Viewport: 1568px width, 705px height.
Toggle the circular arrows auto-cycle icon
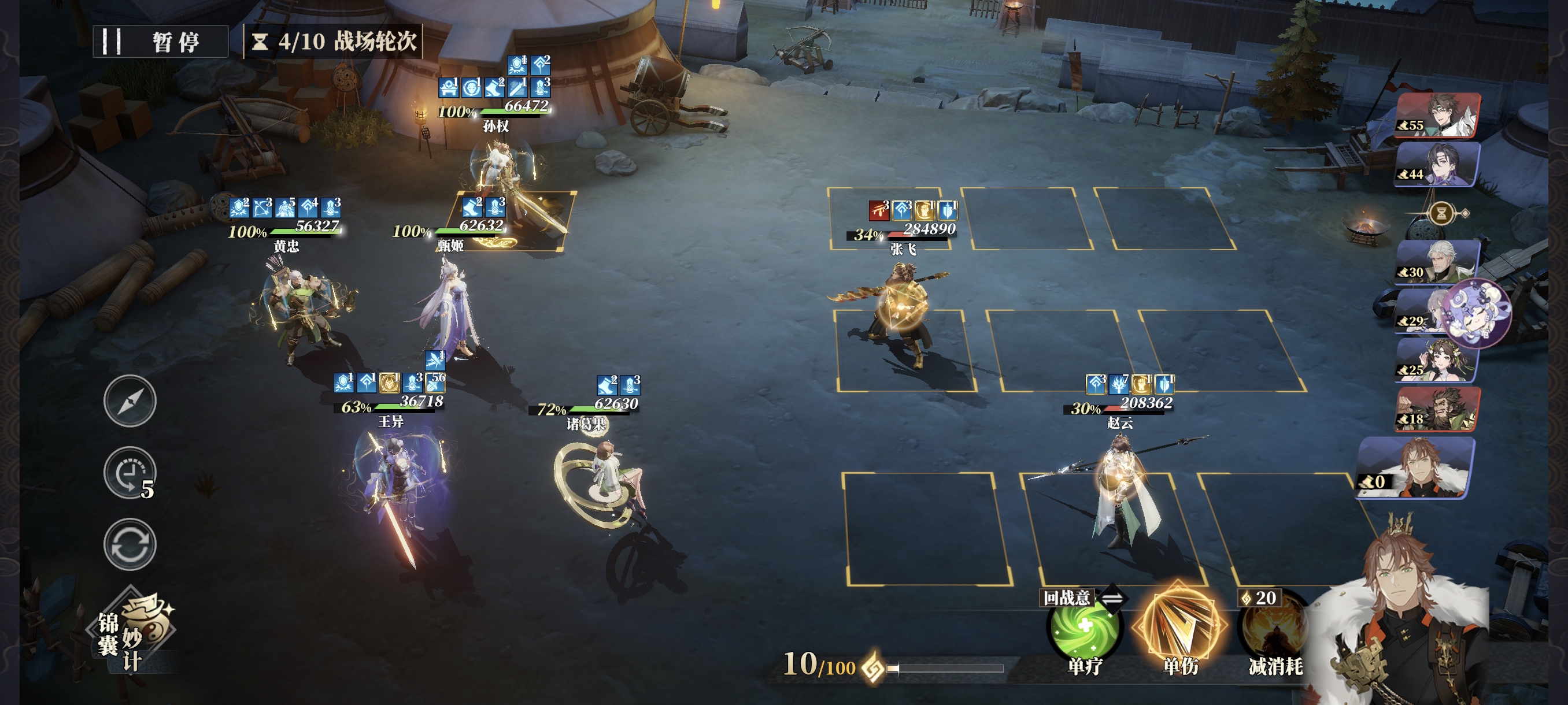coord(130,544)
